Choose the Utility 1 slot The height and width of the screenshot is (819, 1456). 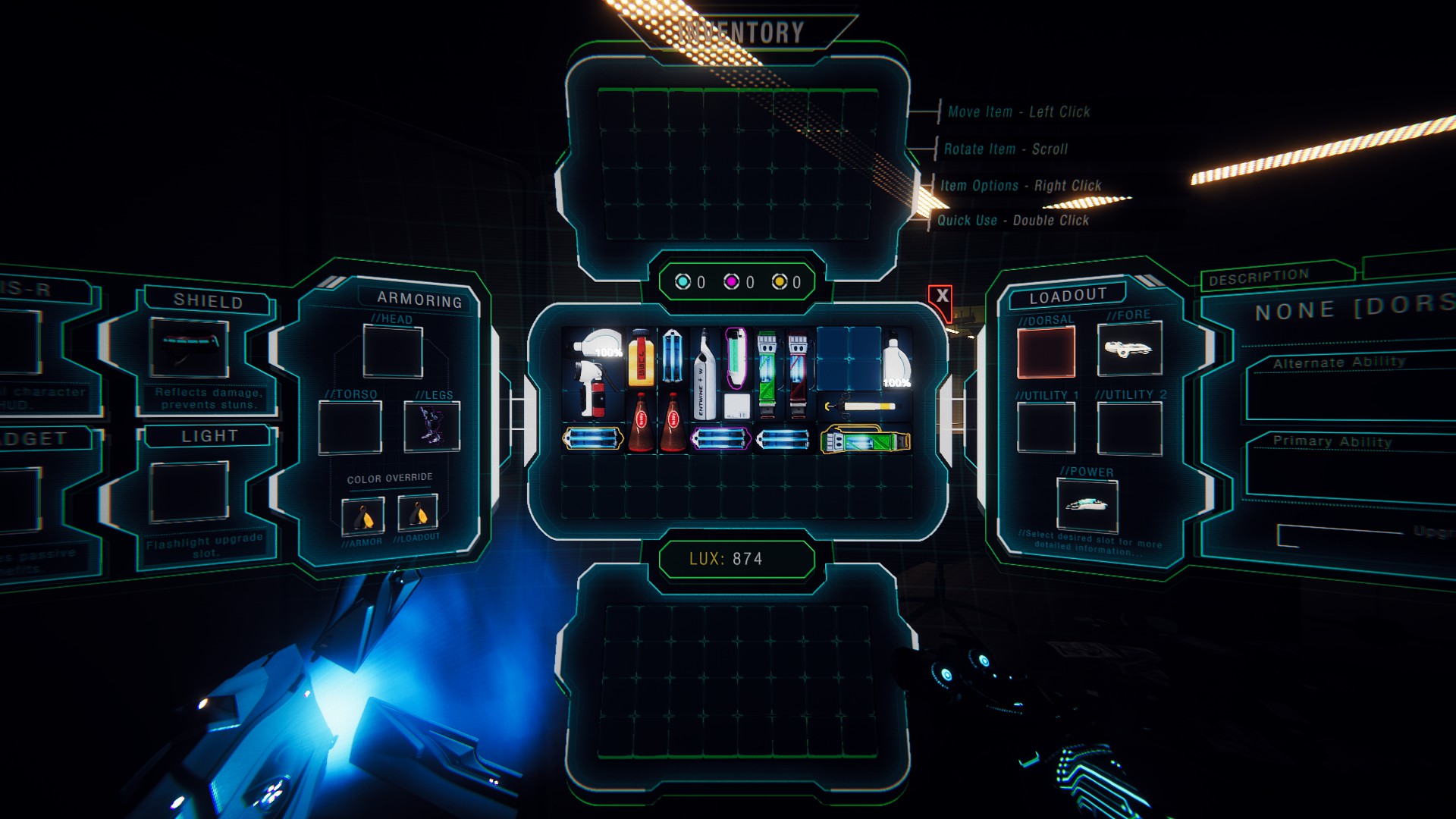[1046, 428]
